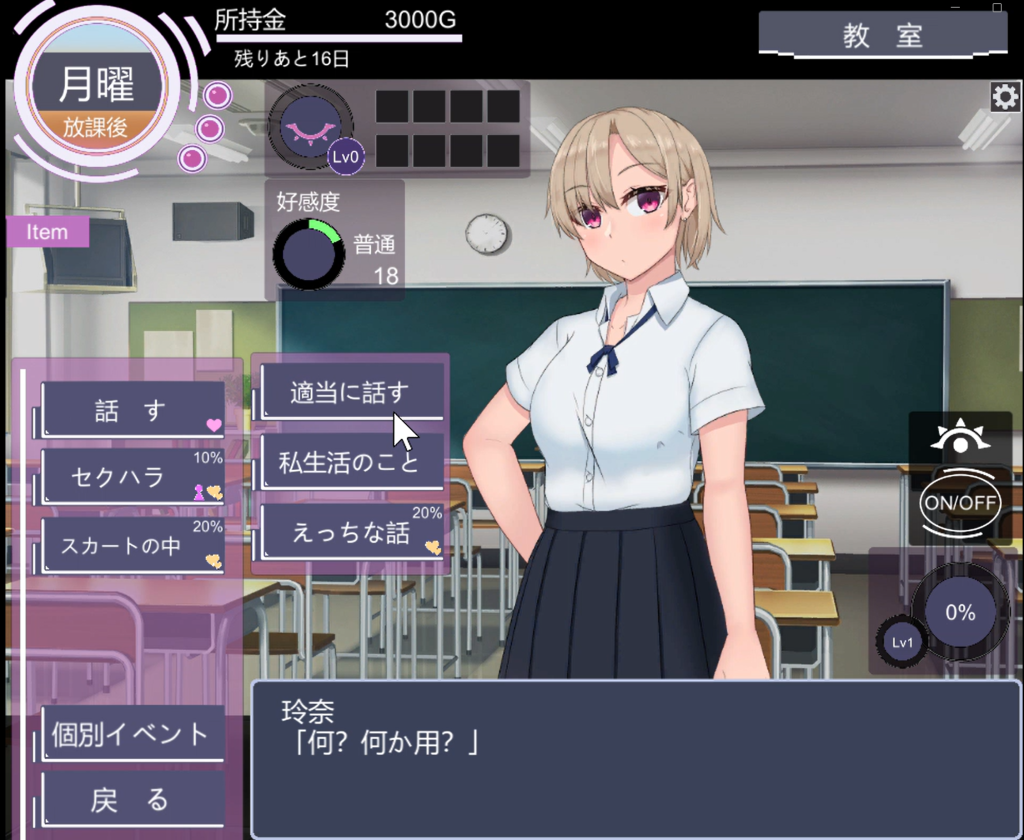The width and height of the screenshot is (1024, 840).
Task: Click the eye icon above ON/OFF
Action: [960, 439]
